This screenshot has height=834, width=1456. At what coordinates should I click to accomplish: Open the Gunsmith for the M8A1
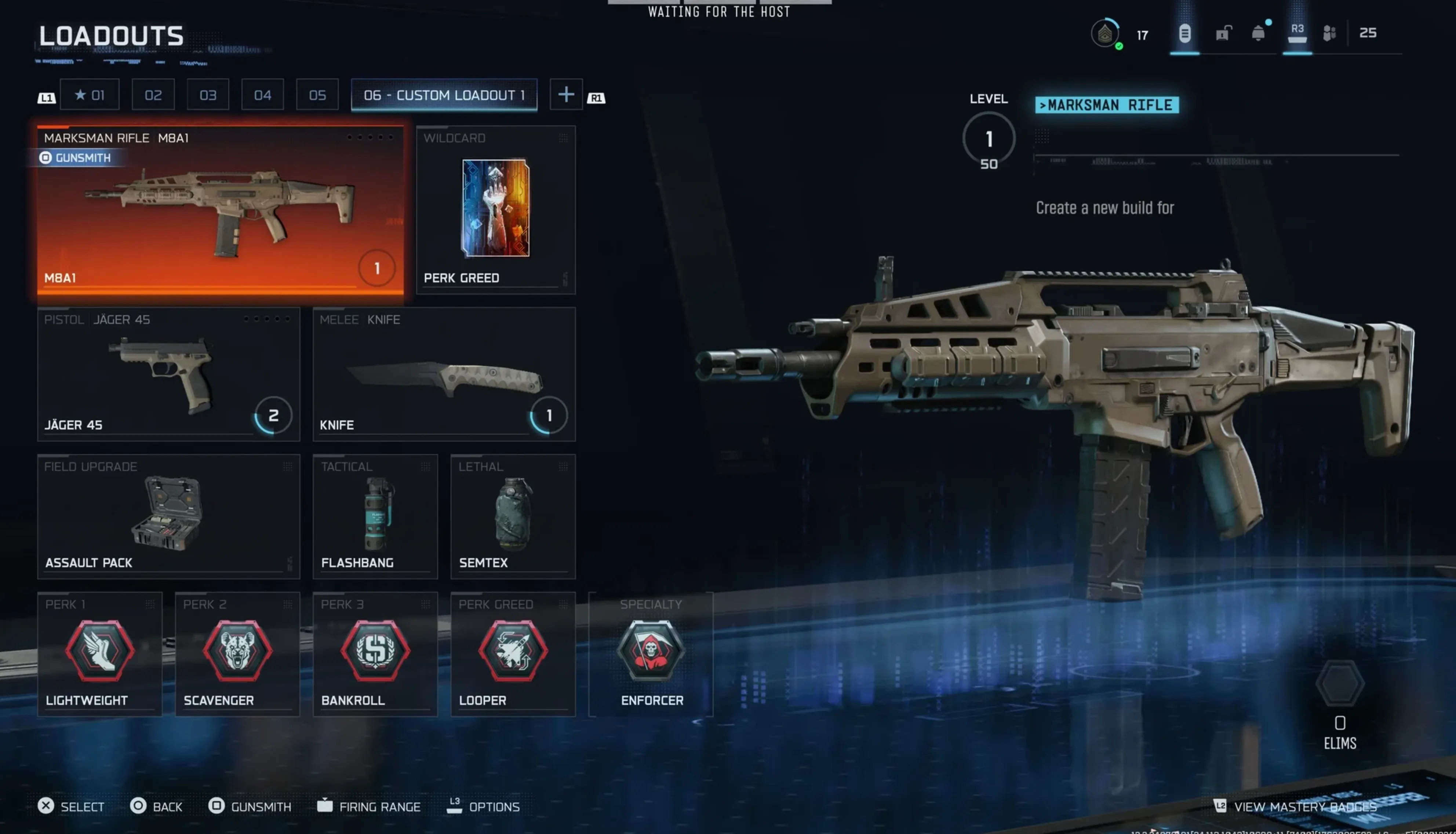(77, 158)
